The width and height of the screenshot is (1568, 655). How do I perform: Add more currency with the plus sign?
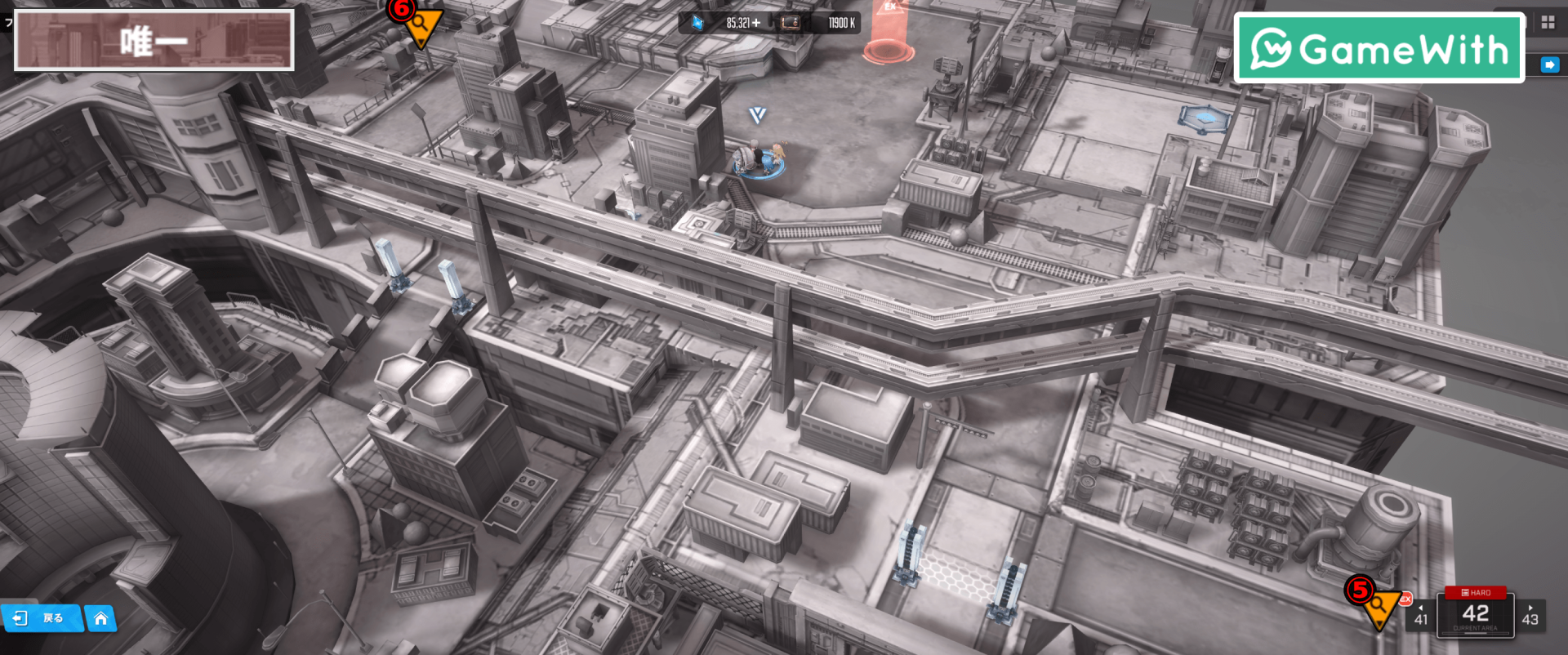tap(756, 23)
